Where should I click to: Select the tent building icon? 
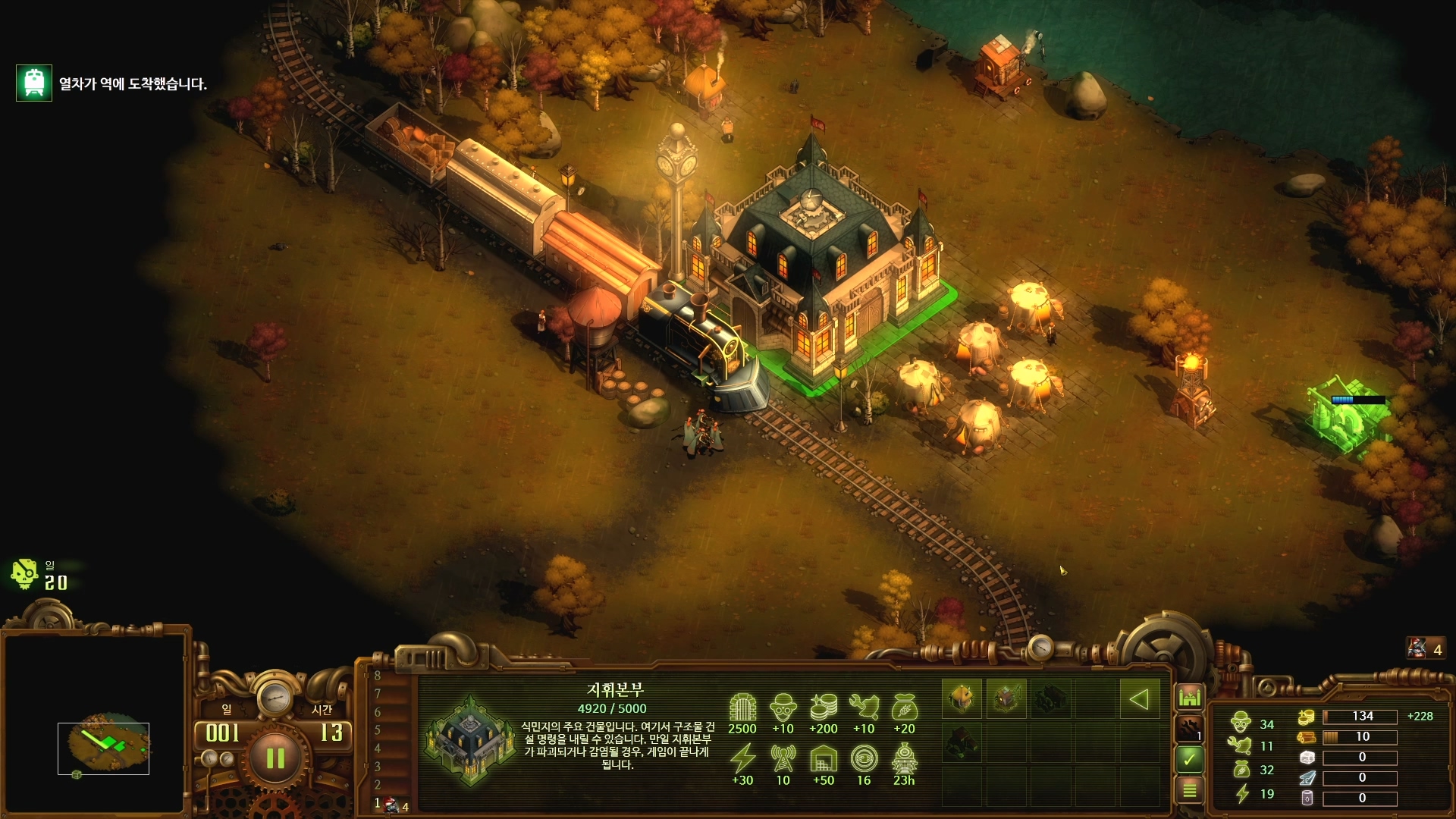(962, 698)
